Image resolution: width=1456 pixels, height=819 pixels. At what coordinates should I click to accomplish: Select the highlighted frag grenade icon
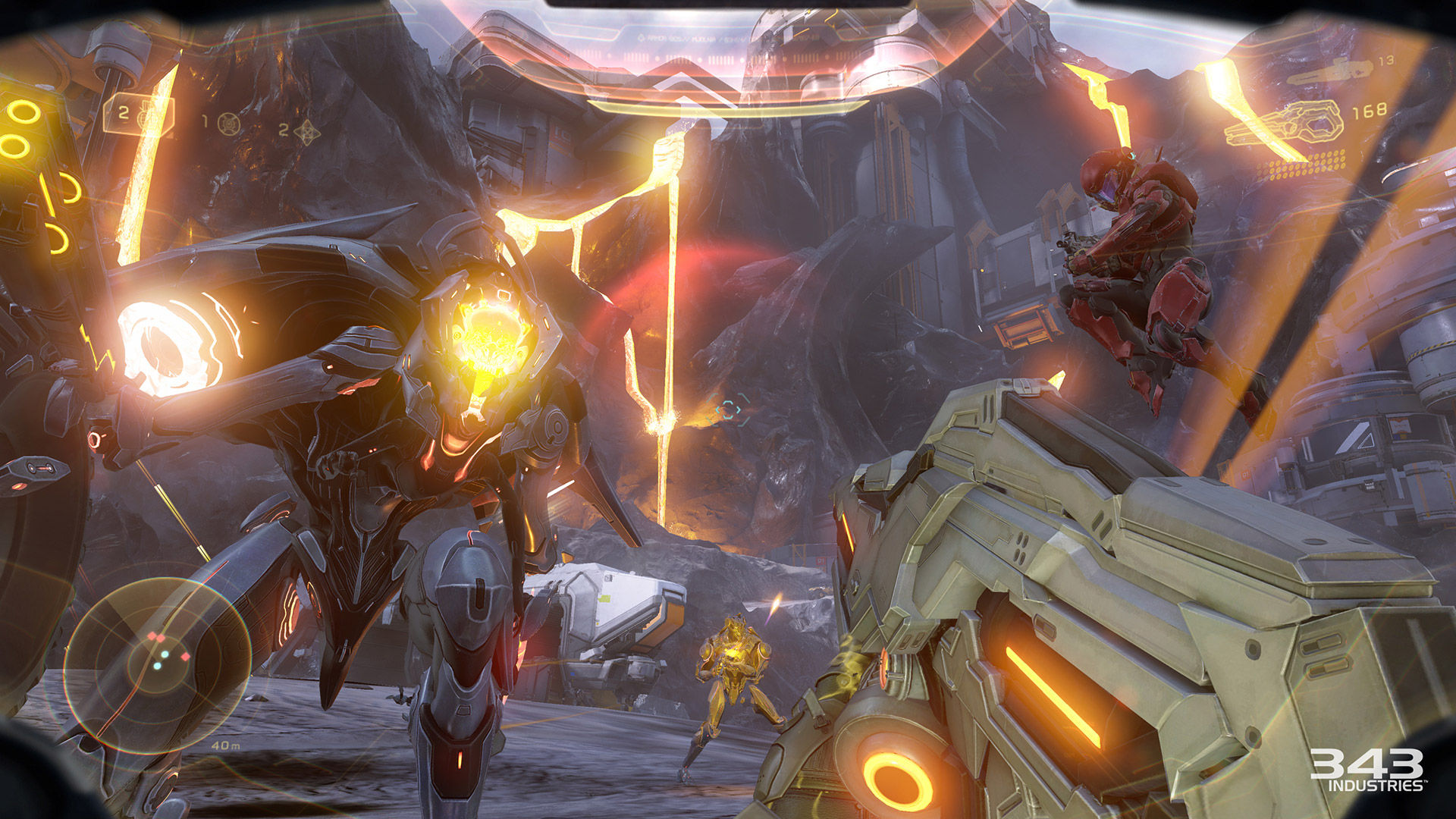pos(145,115)
